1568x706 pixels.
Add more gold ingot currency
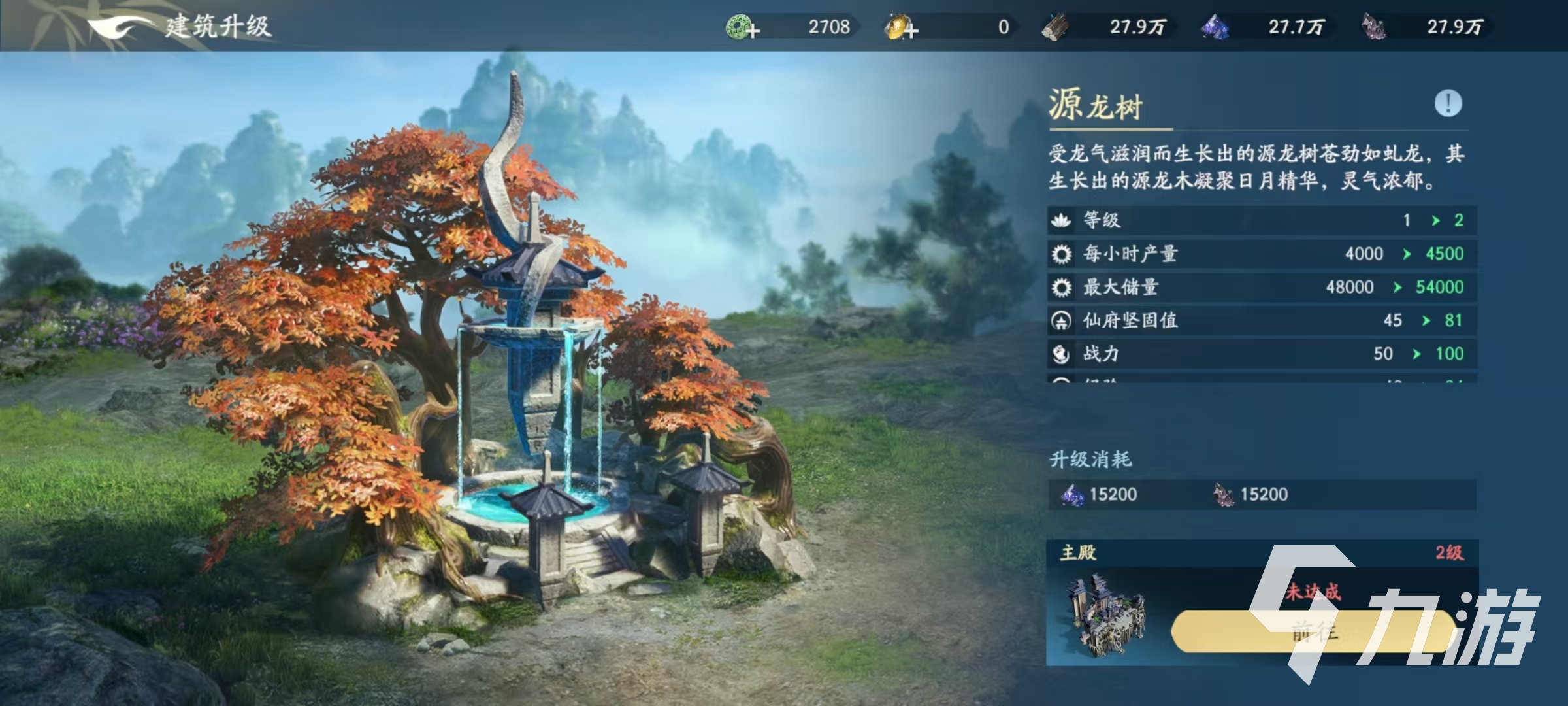902,28
